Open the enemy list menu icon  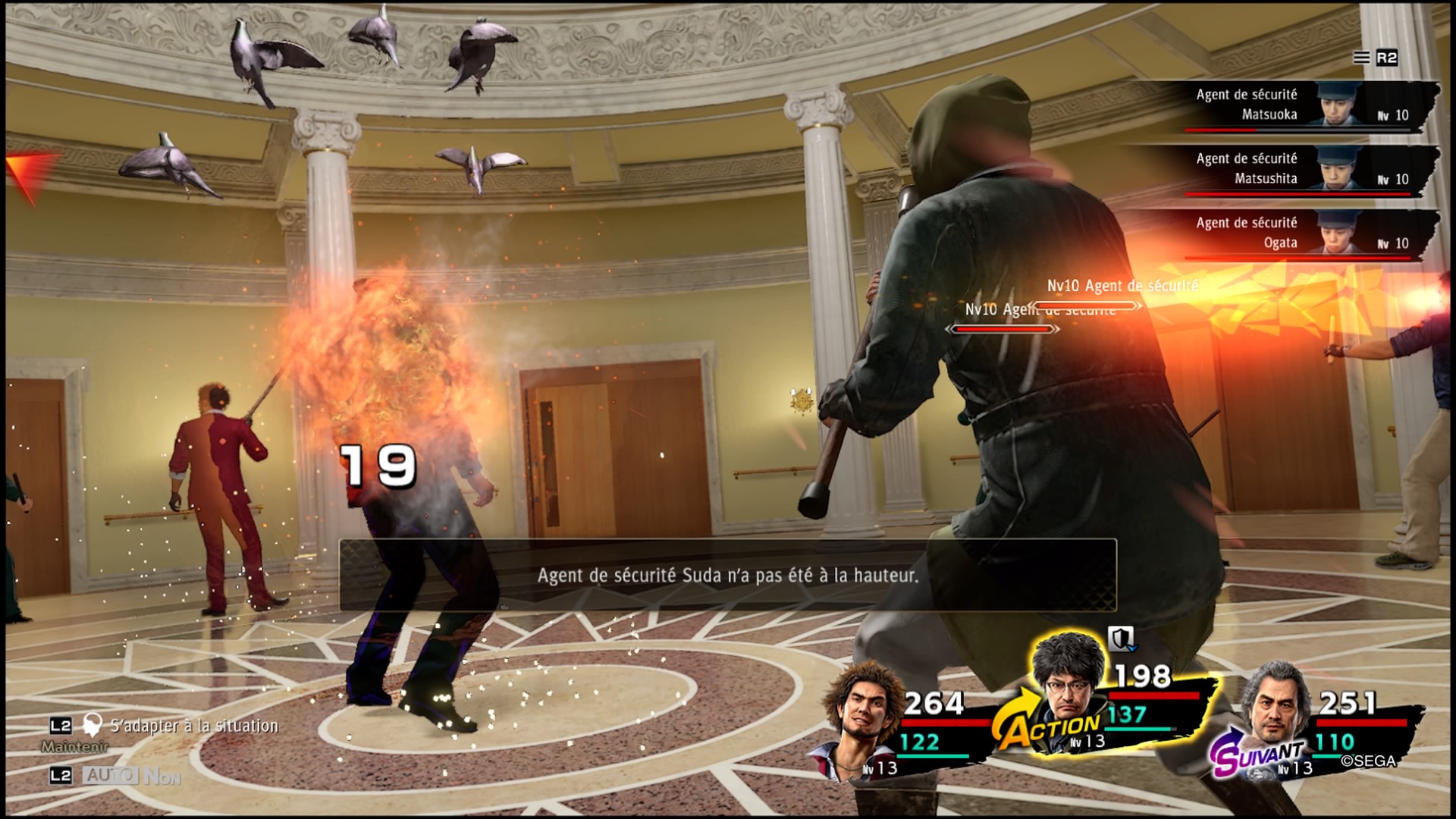point(1362,58)
